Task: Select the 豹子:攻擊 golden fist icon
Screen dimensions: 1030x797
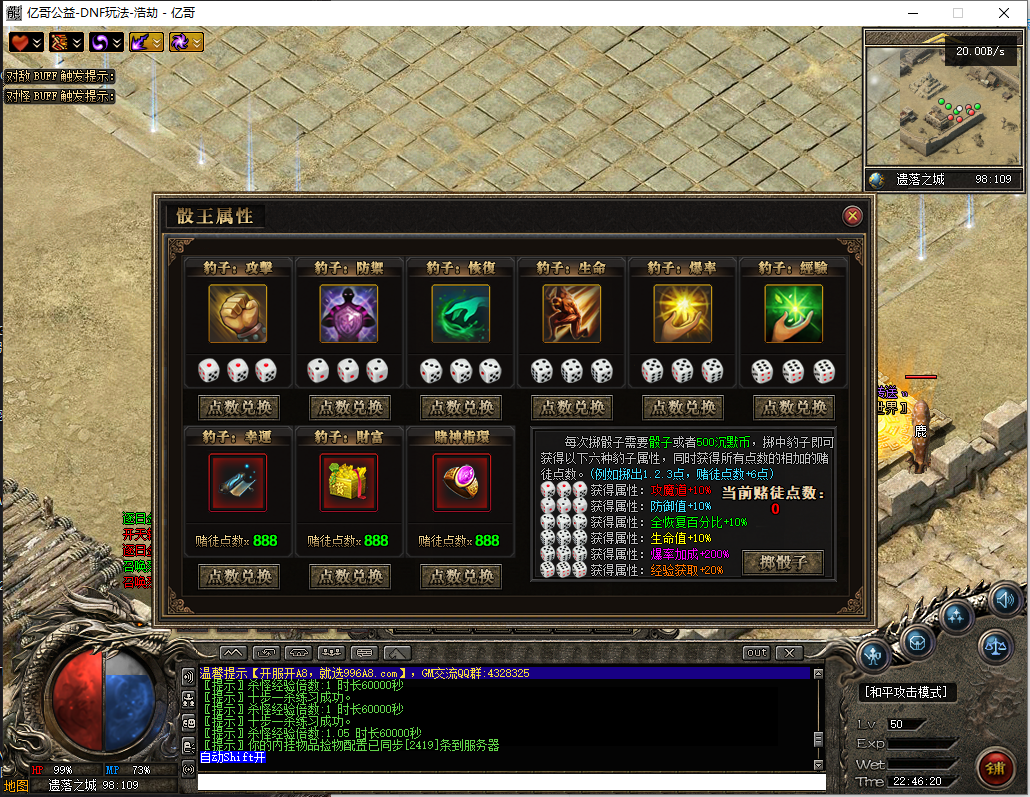Action: [x=238, y=314]
